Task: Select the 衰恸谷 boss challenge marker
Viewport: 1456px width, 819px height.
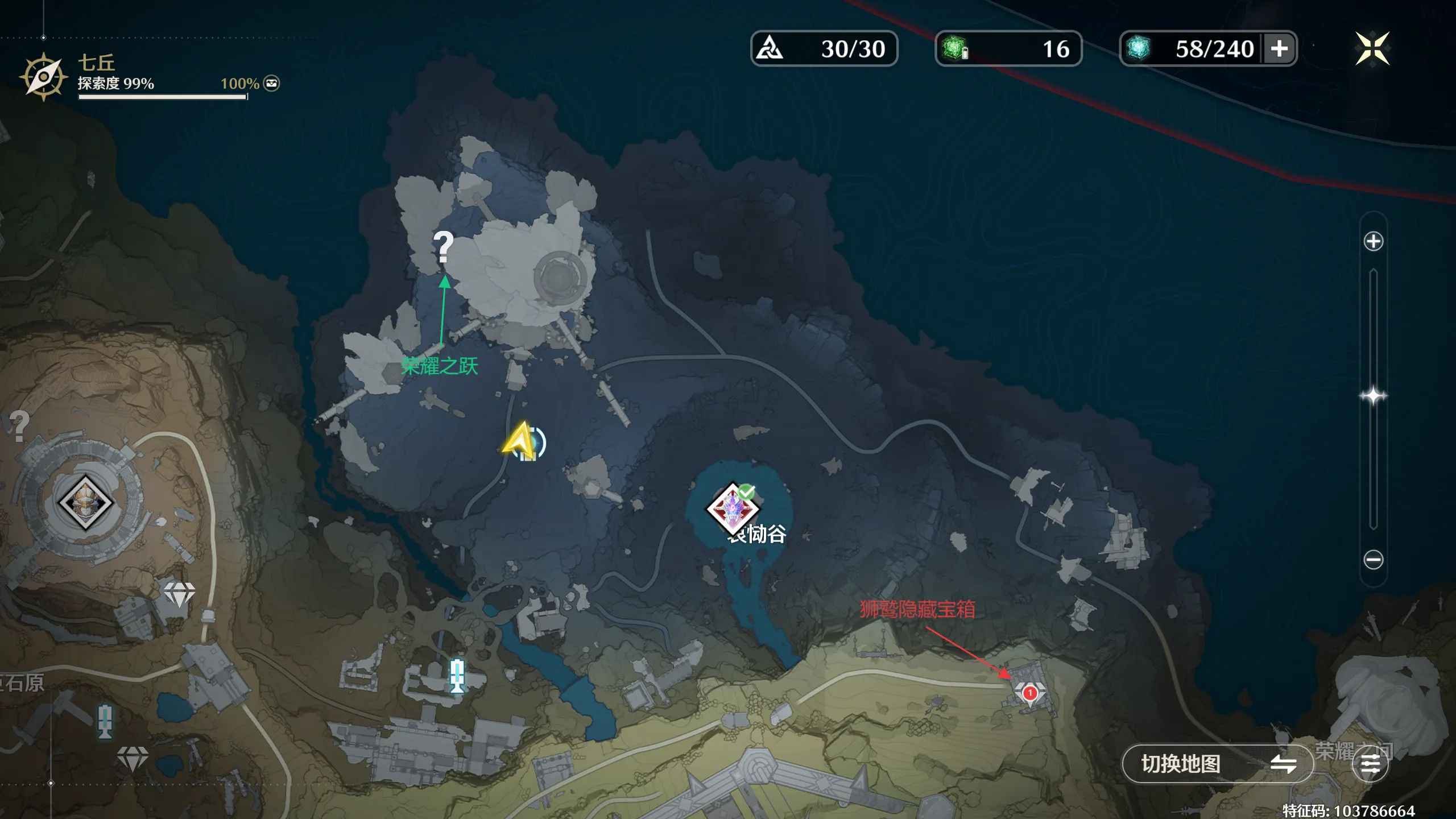Action: point(734,508)
